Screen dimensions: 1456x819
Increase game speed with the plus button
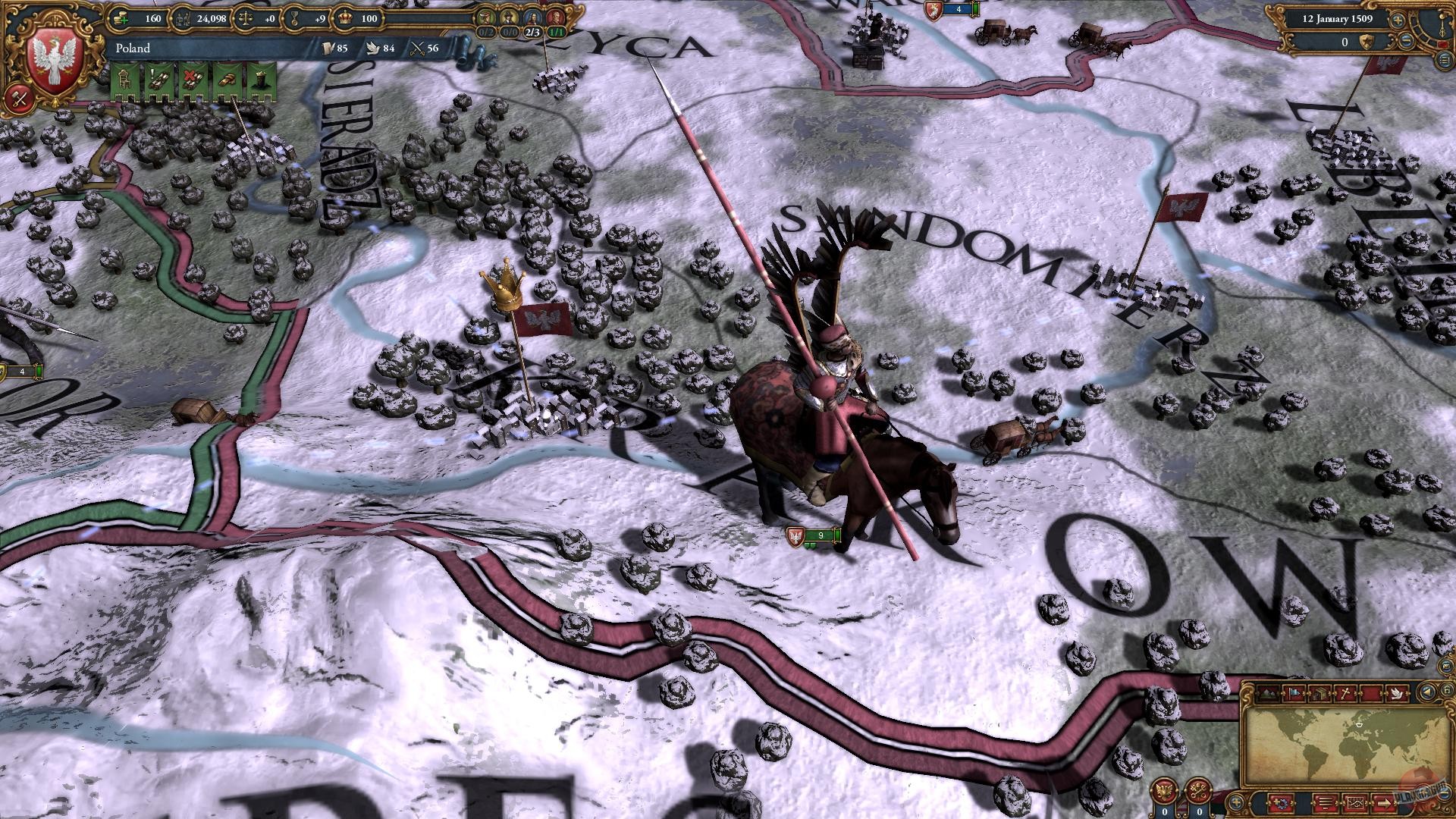pyautogui.click(x=1398, y=20)
